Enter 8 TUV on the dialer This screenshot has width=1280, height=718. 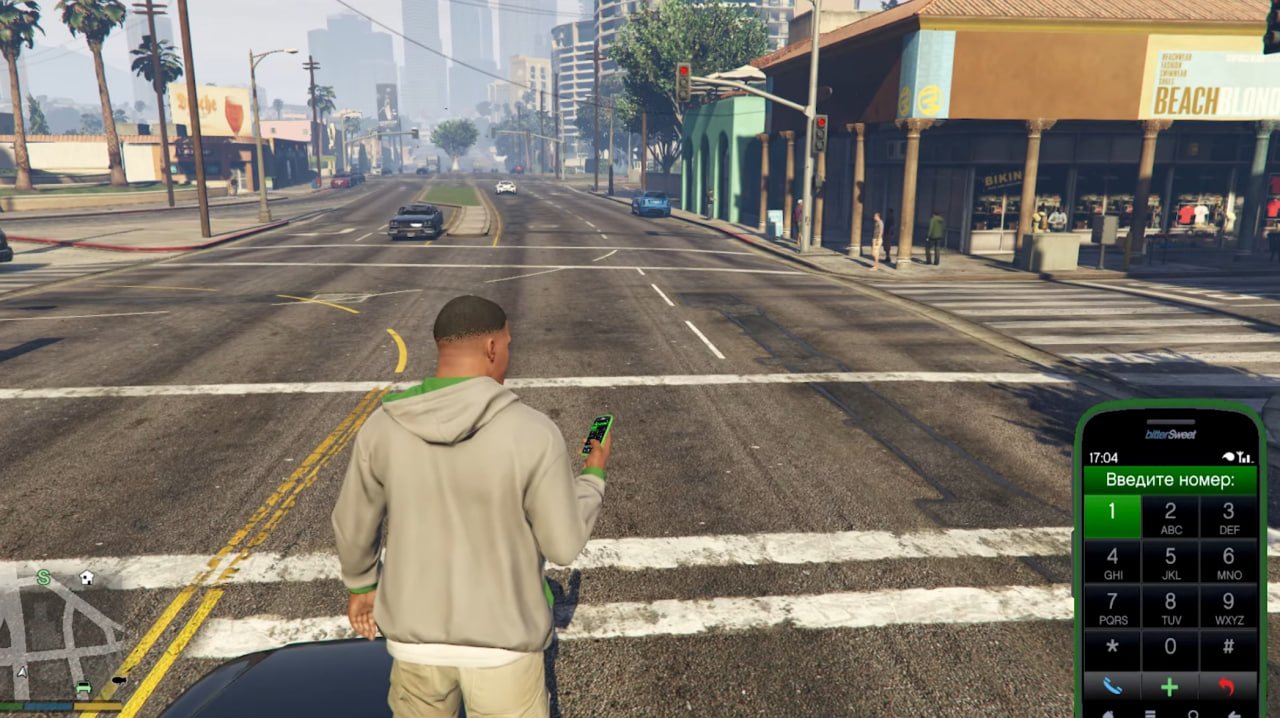1170,606
